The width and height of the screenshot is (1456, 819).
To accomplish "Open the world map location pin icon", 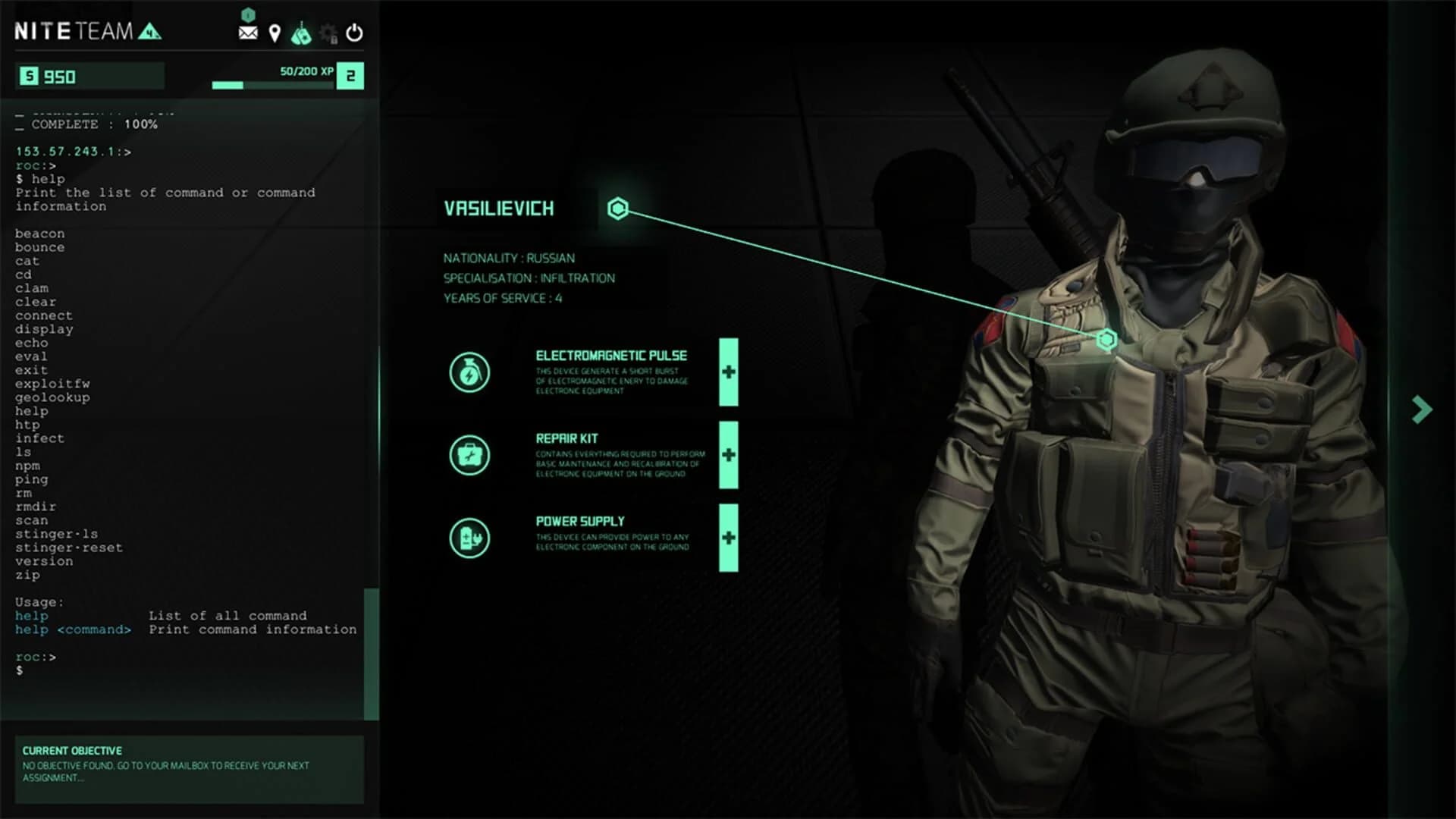I will [x=275, y=33].
